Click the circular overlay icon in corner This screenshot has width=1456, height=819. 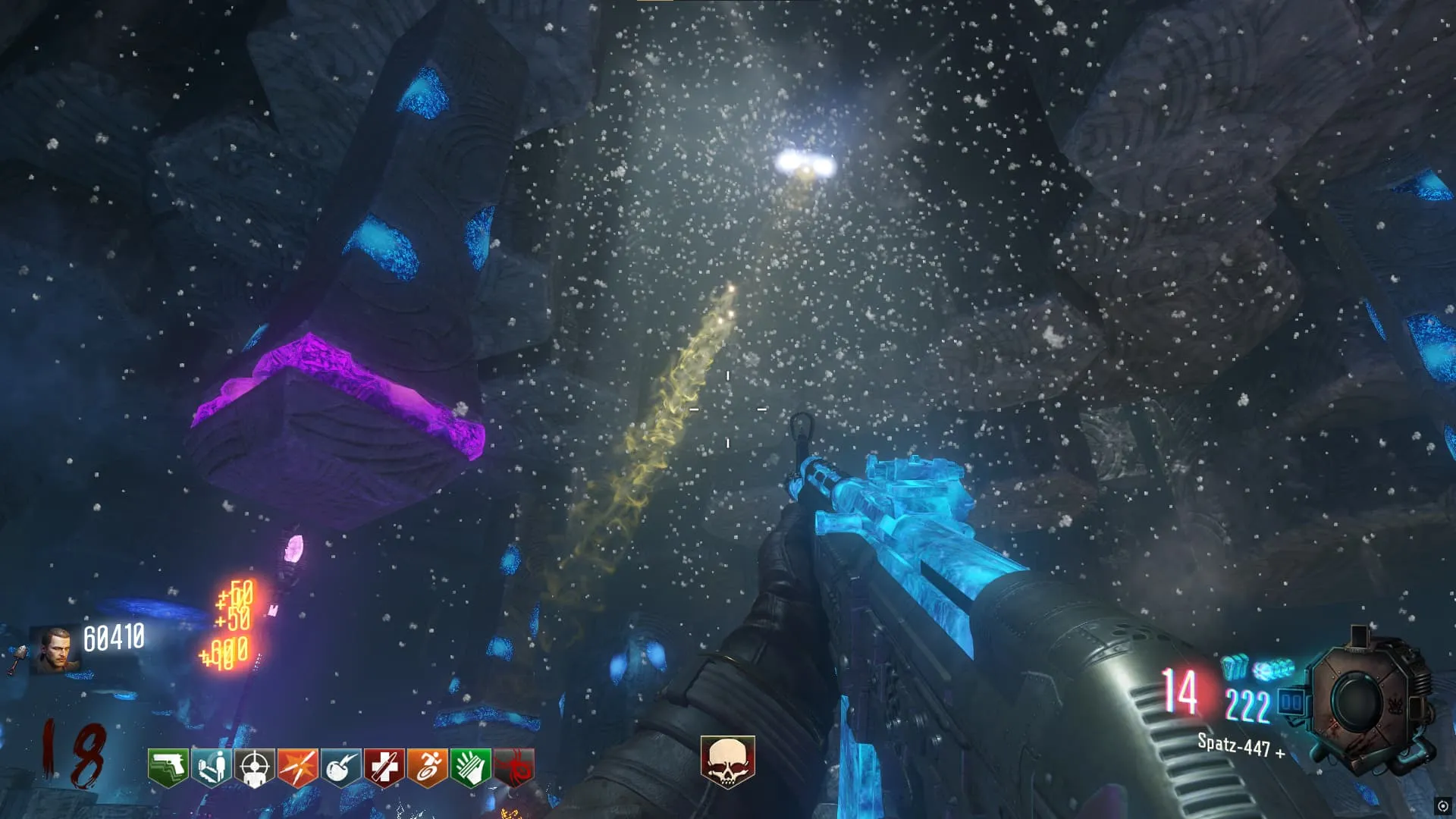tap(1442, 806)
